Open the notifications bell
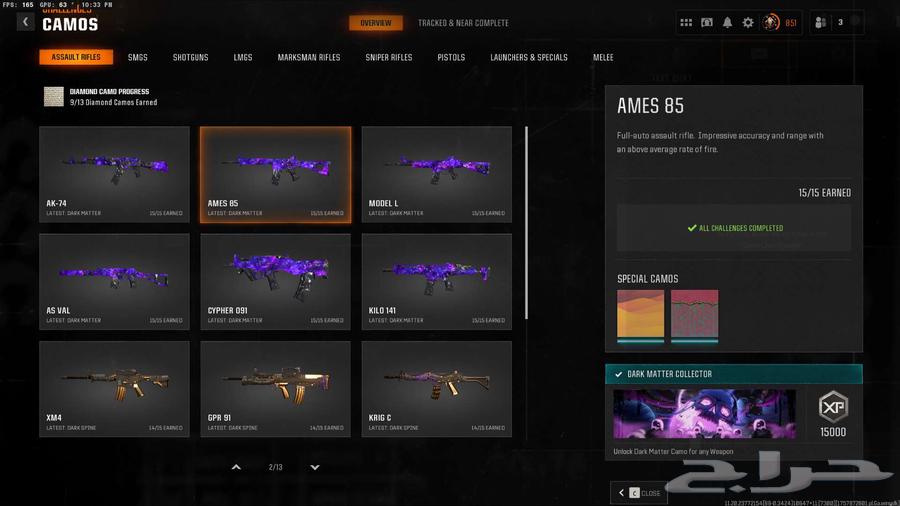Screen dimensions: 900x506 (727, 23)
